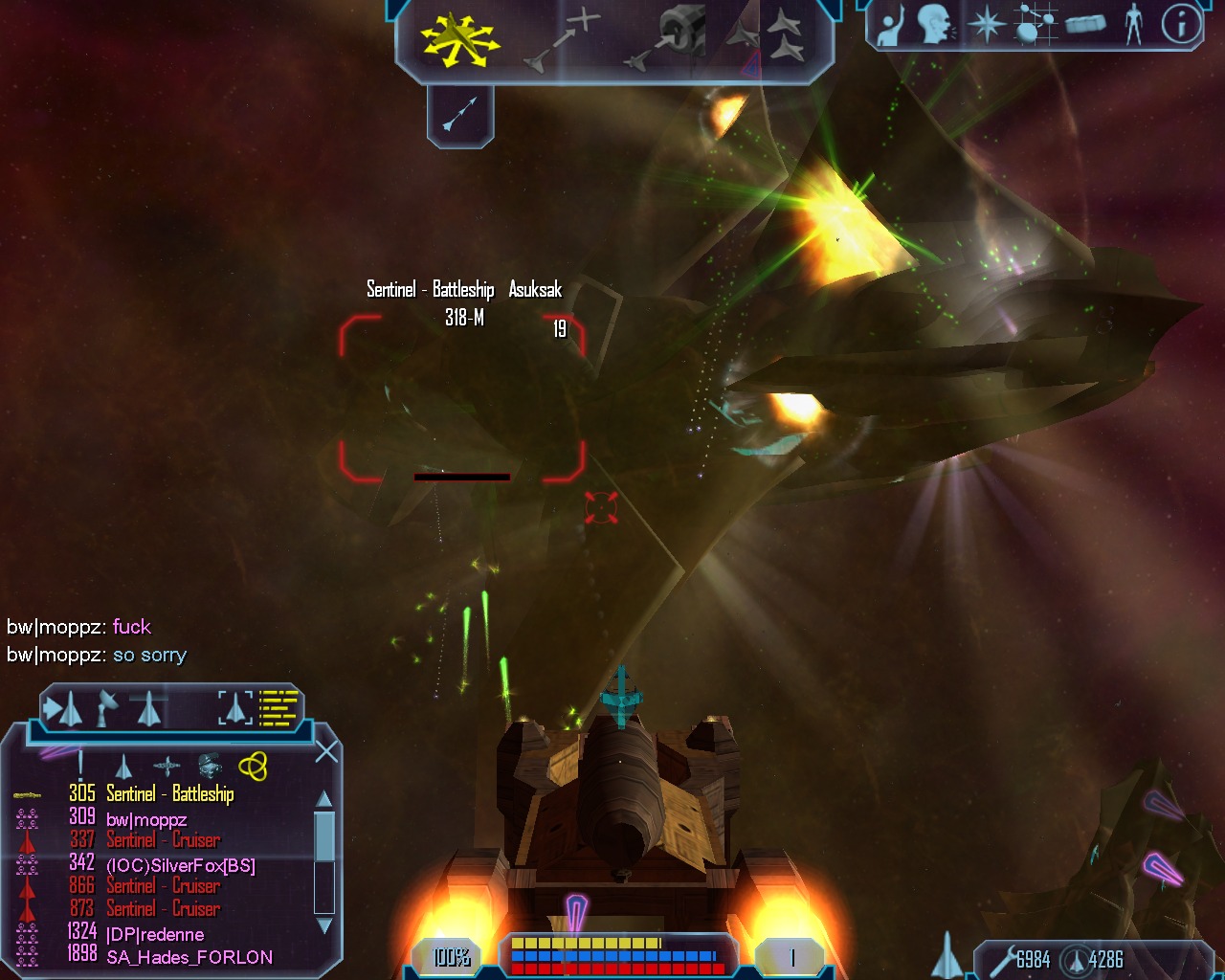This screenshot has height=980, width=1225.
Task: Open the raised-hand player request icon
Action: (x=891, y=27)
